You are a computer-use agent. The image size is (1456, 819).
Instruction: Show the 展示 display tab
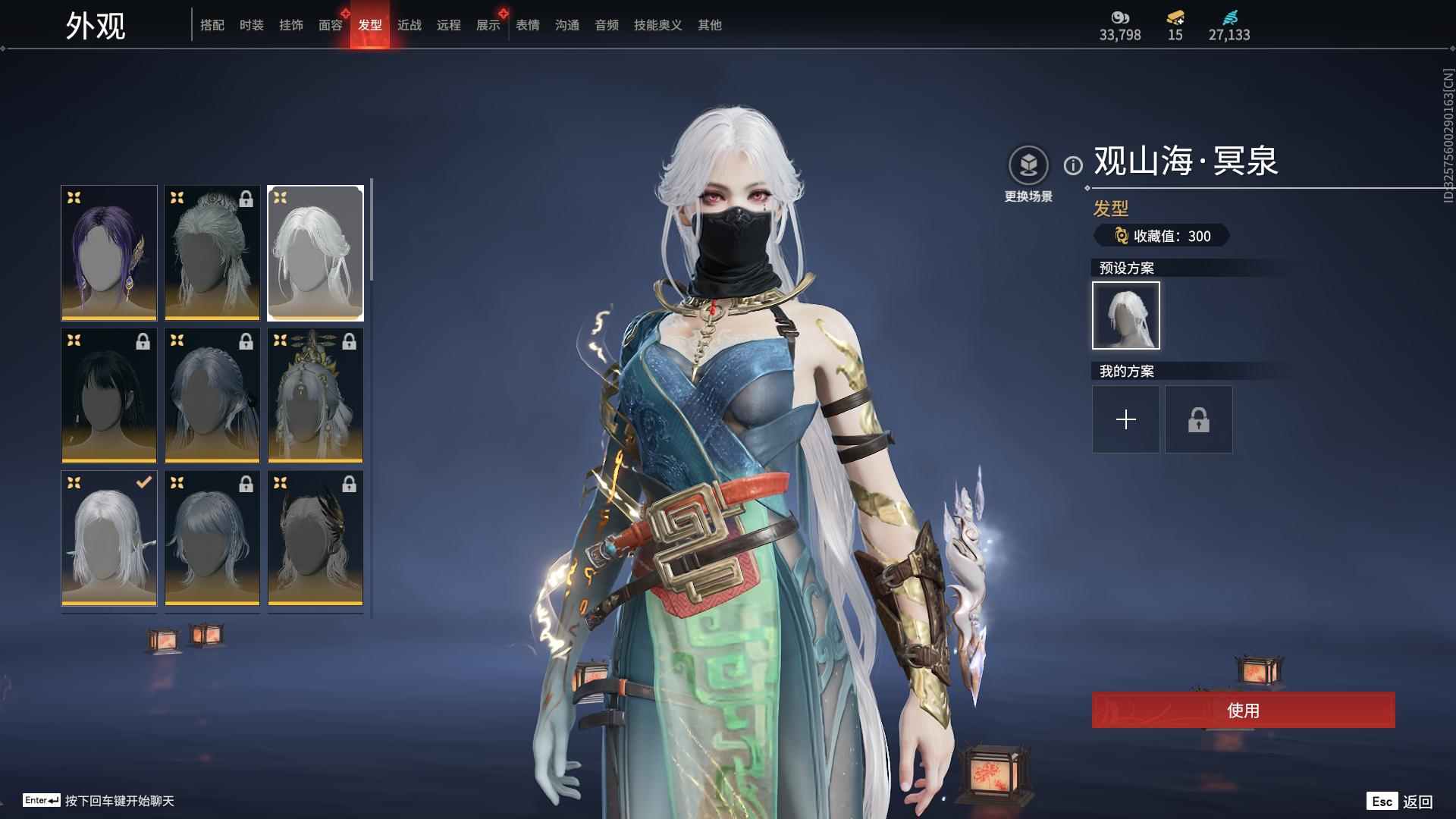click(488, 25)
